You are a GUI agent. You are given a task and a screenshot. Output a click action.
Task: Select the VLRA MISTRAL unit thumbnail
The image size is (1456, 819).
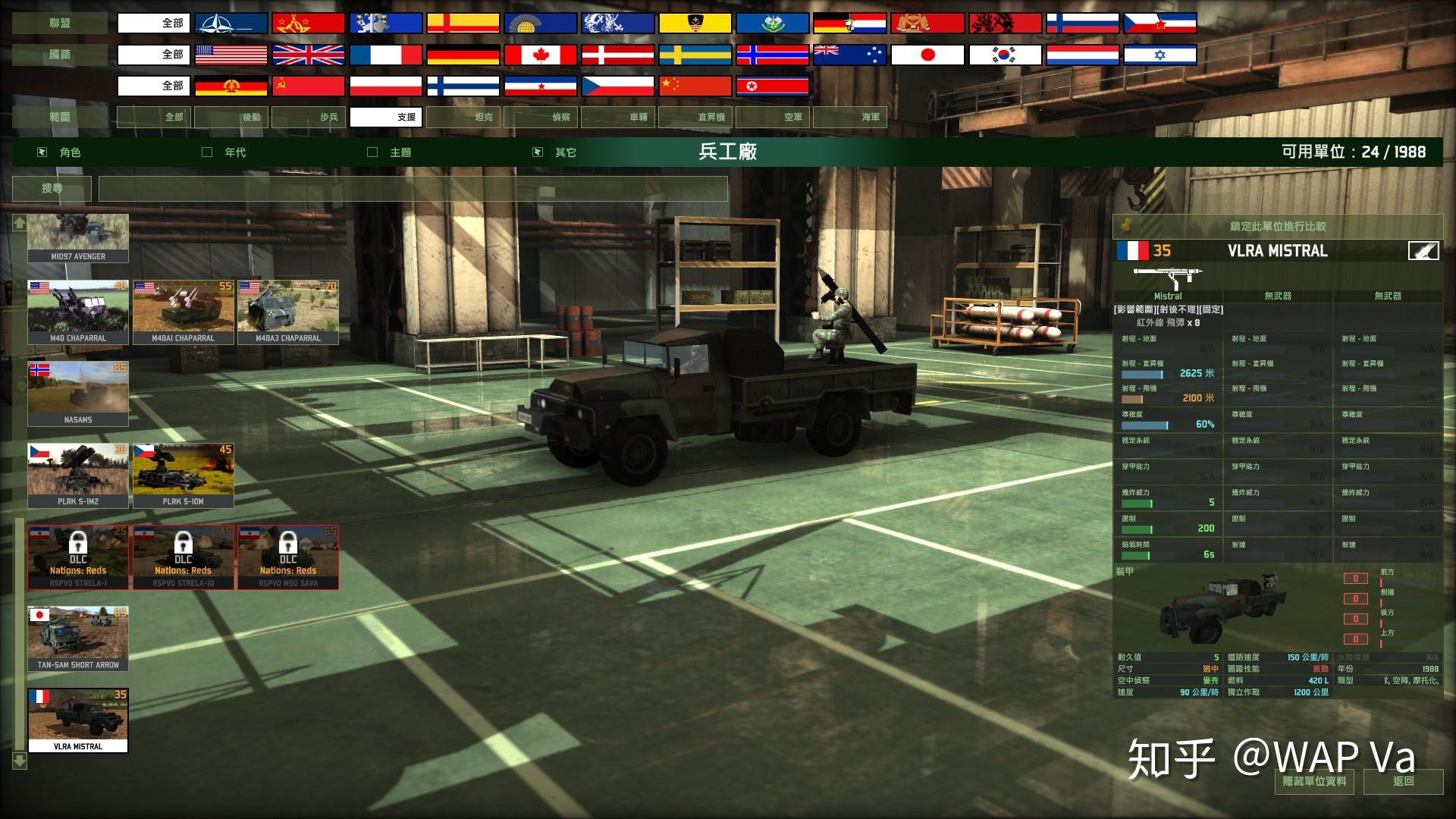[x=78, y=718]
